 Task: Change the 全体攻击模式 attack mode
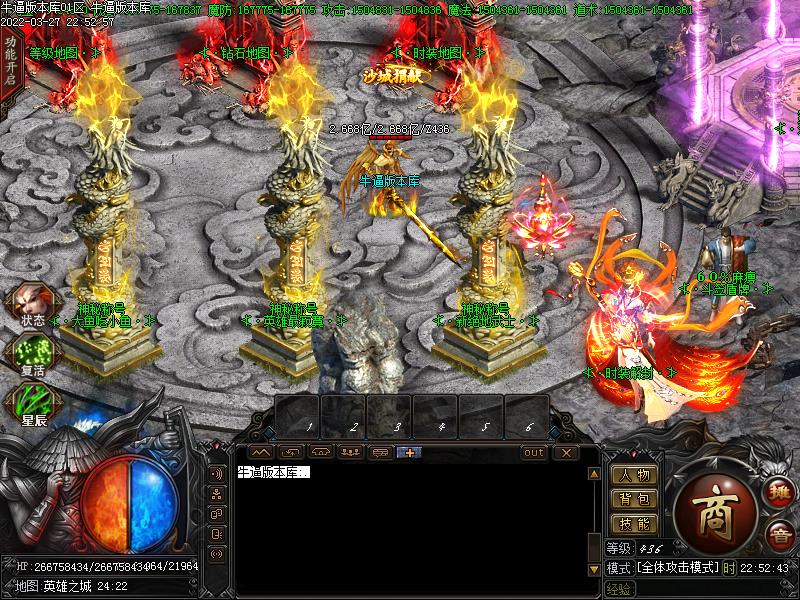pos(678,567)
